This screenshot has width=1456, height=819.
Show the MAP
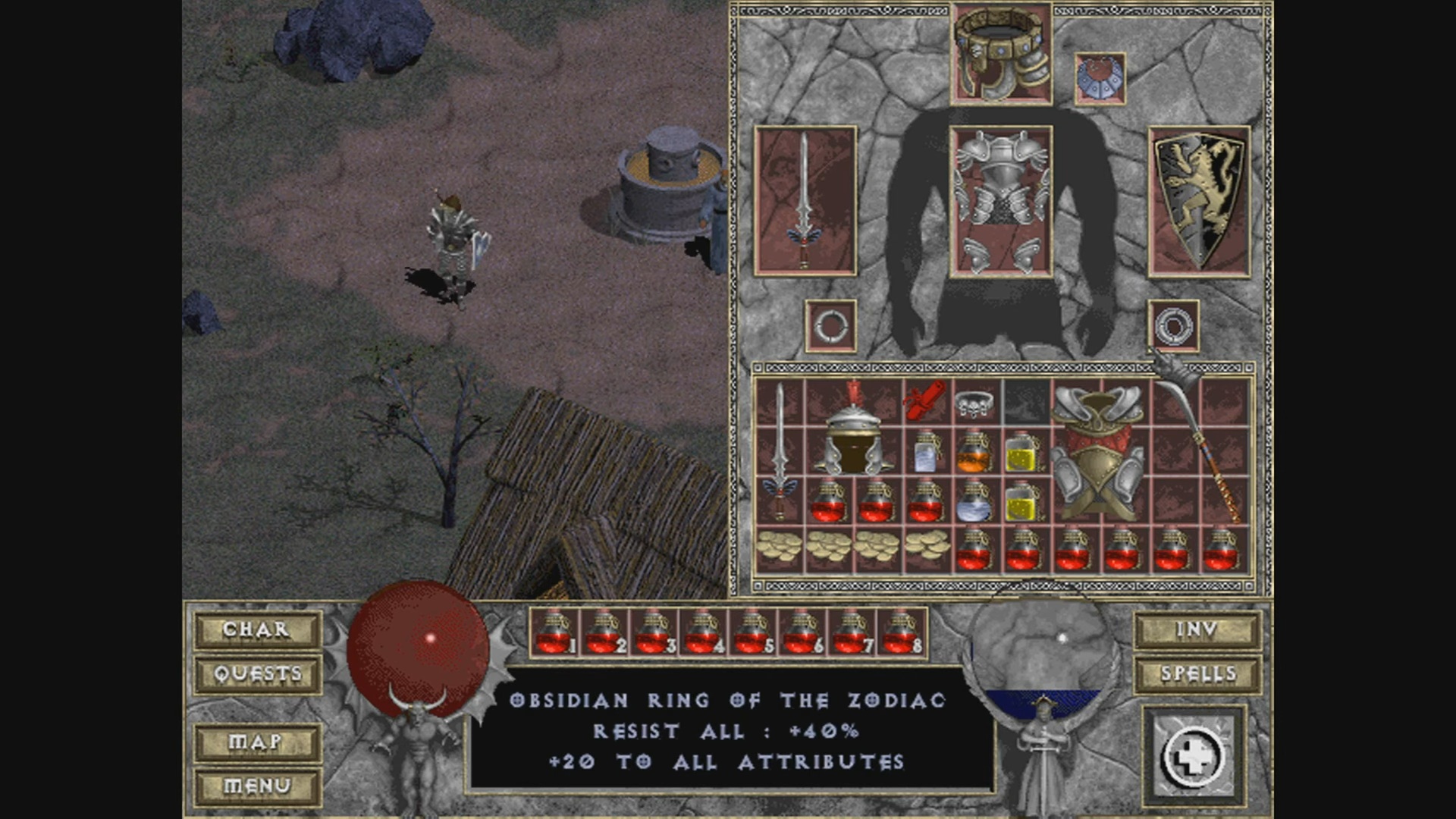point(257,742)
